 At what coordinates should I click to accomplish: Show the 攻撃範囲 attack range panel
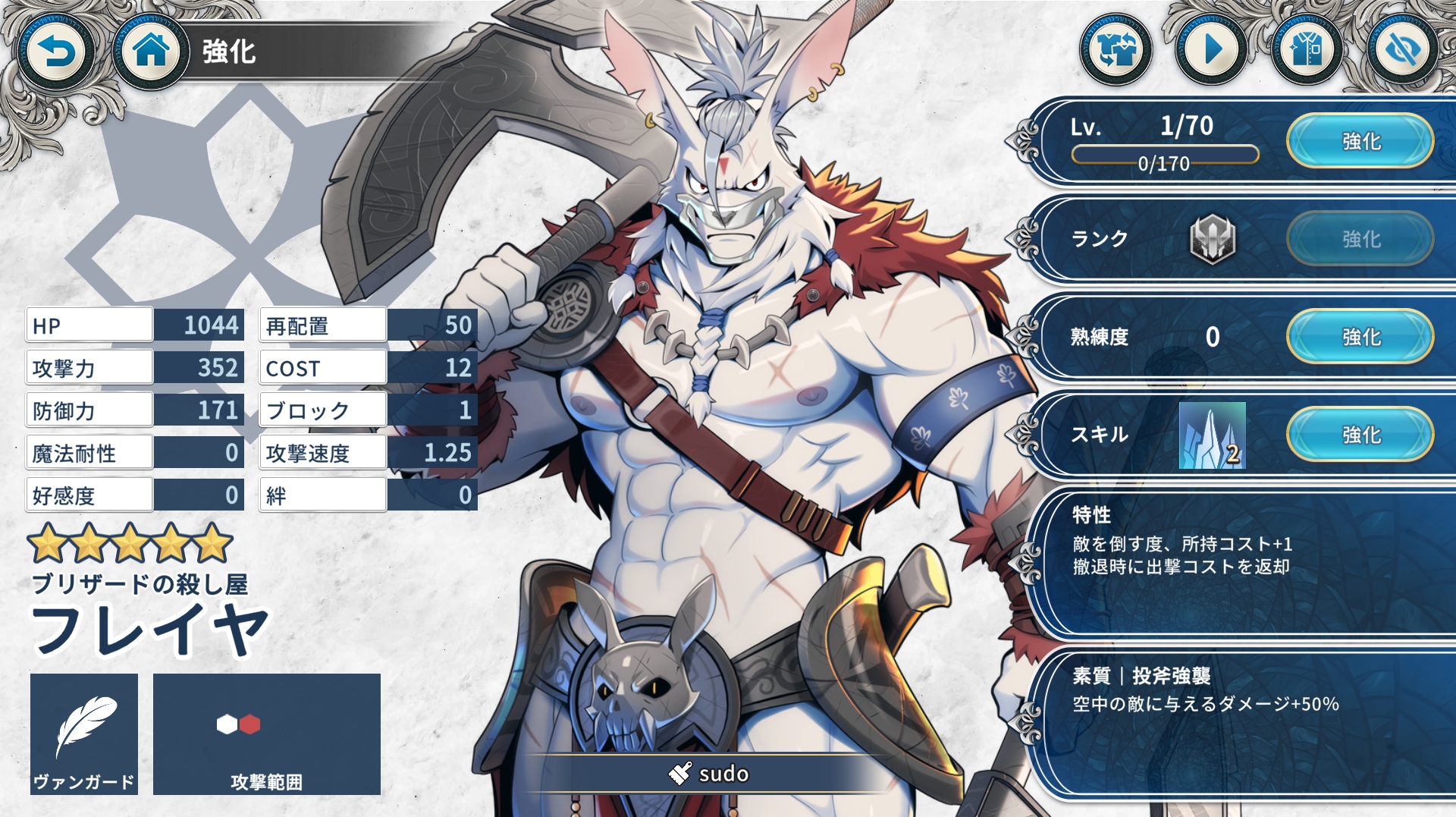coord(266,734)
